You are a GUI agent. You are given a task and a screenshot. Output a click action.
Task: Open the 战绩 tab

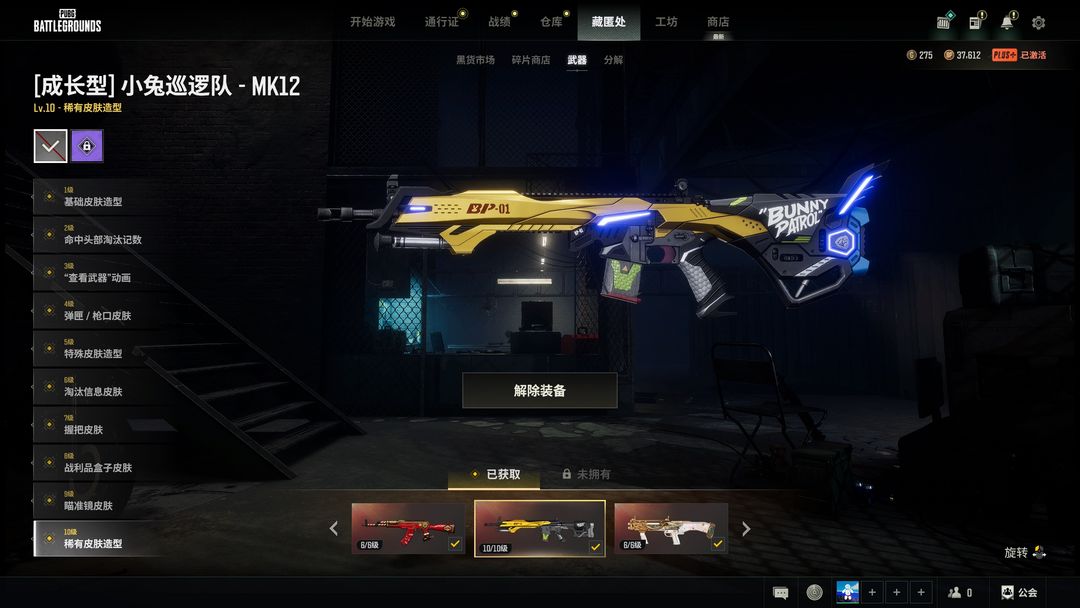pos(499,22)
